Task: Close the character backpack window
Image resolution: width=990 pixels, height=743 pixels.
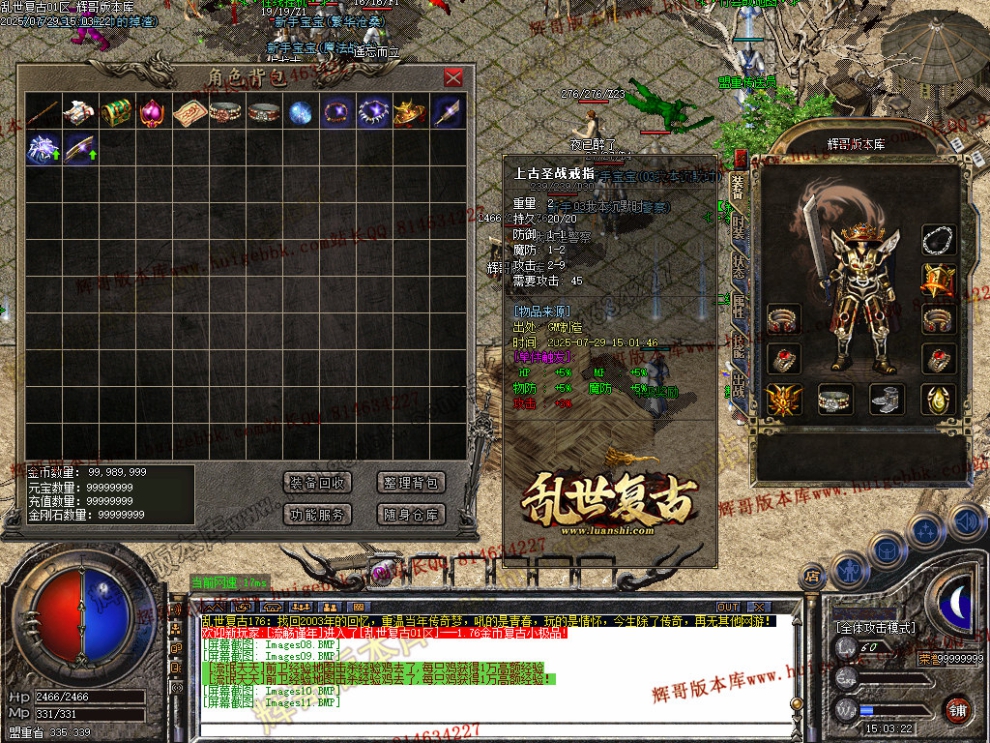Action: tap(453, 77)
